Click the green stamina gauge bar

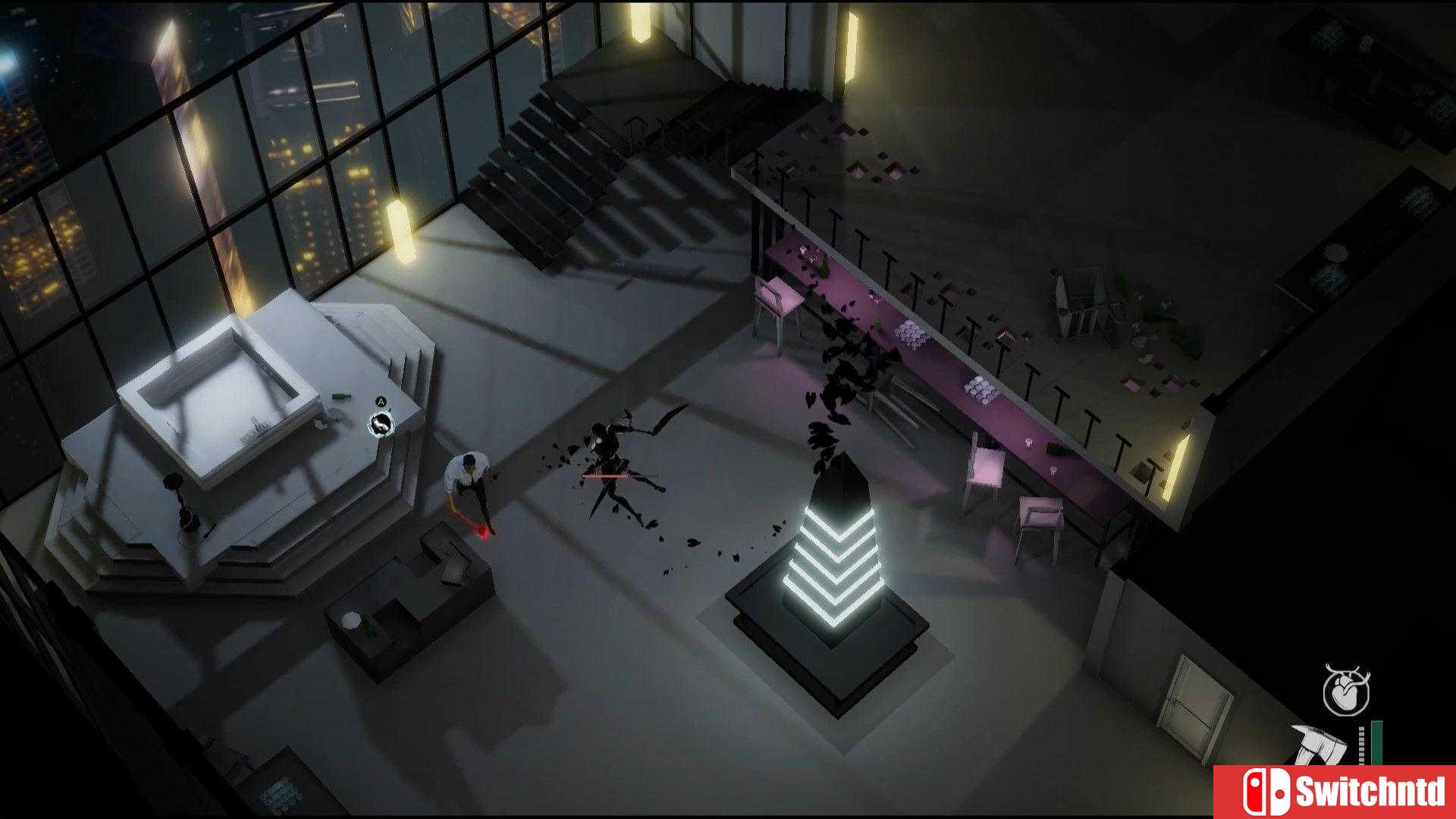point(1377,742)
